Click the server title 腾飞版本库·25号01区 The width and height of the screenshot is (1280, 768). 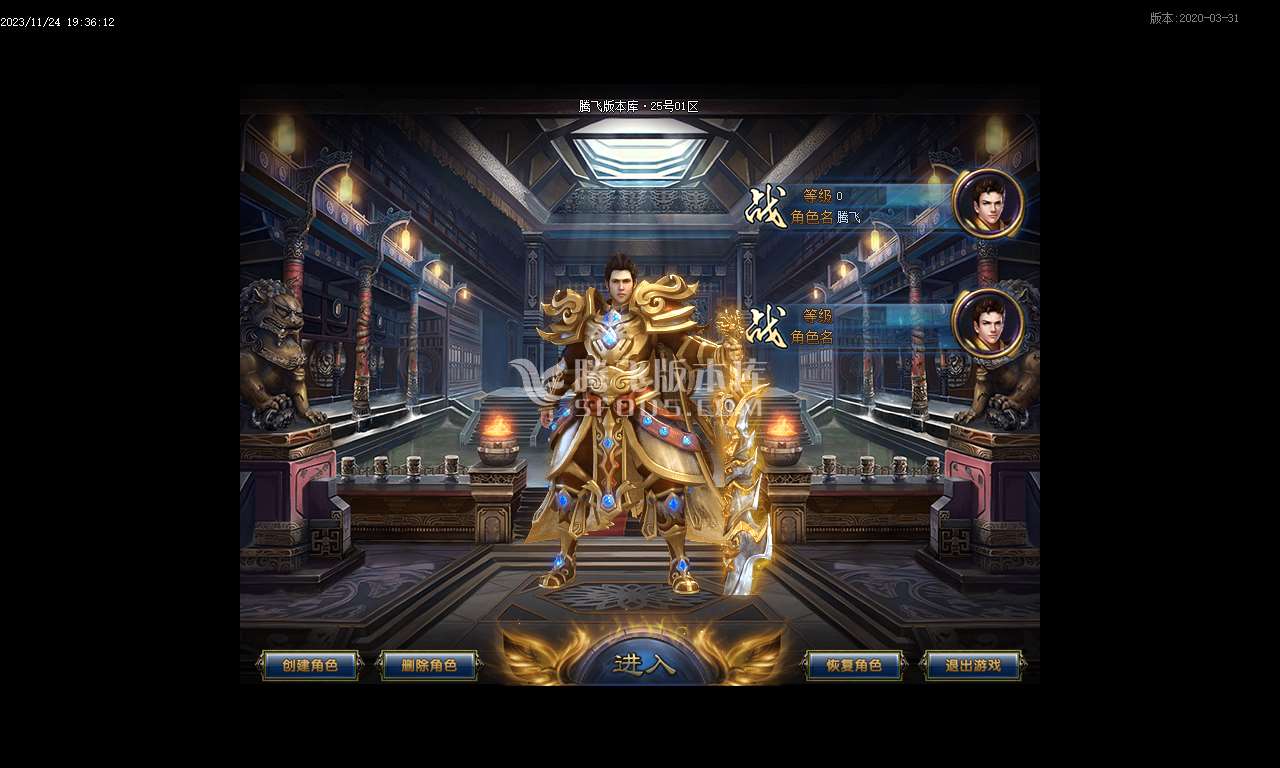tap(640, 103)
